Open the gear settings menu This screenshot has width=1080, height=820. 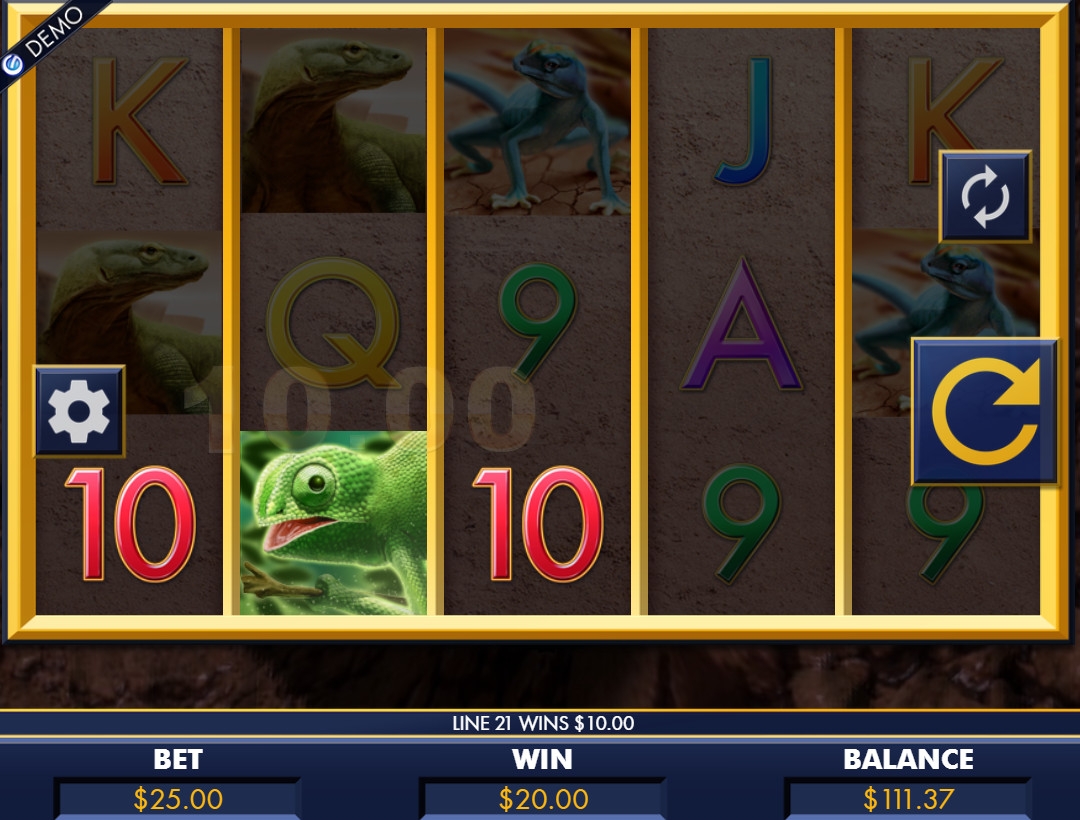click(79, 411)
